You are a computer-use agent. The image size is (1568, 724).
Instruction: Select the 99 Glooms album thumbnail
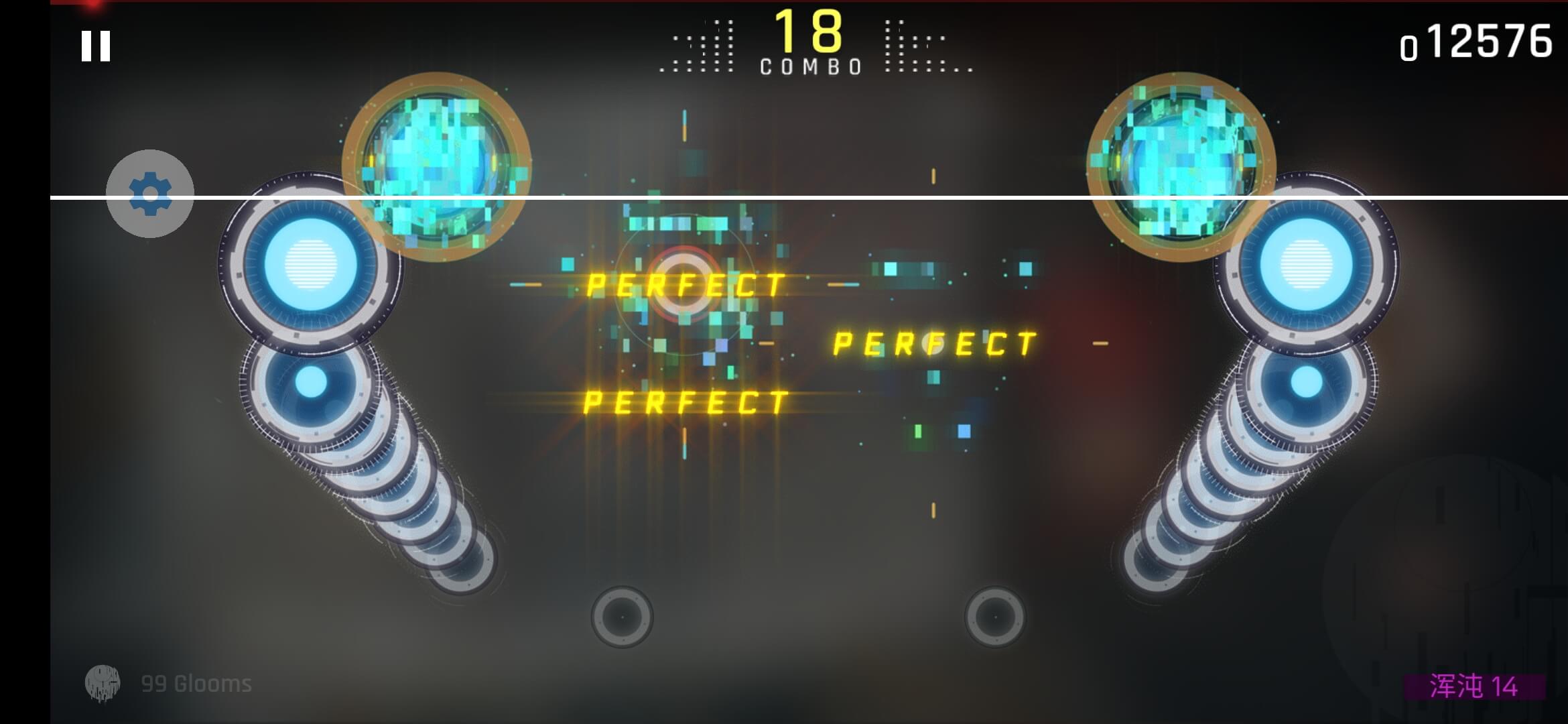coord(104,682)
